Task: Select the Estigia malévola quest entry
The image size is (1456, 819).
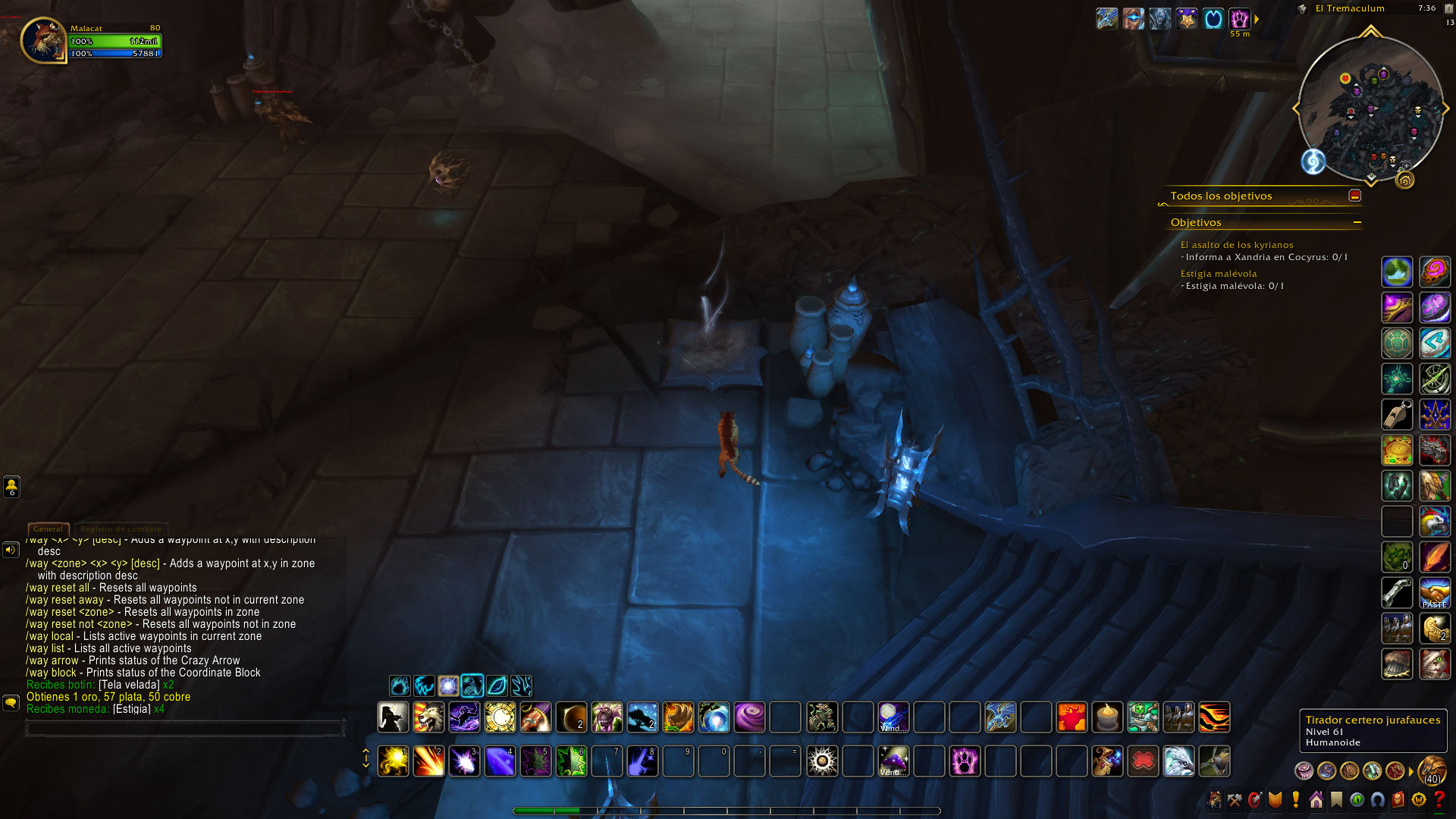Action: click(x=1218, y=274)
